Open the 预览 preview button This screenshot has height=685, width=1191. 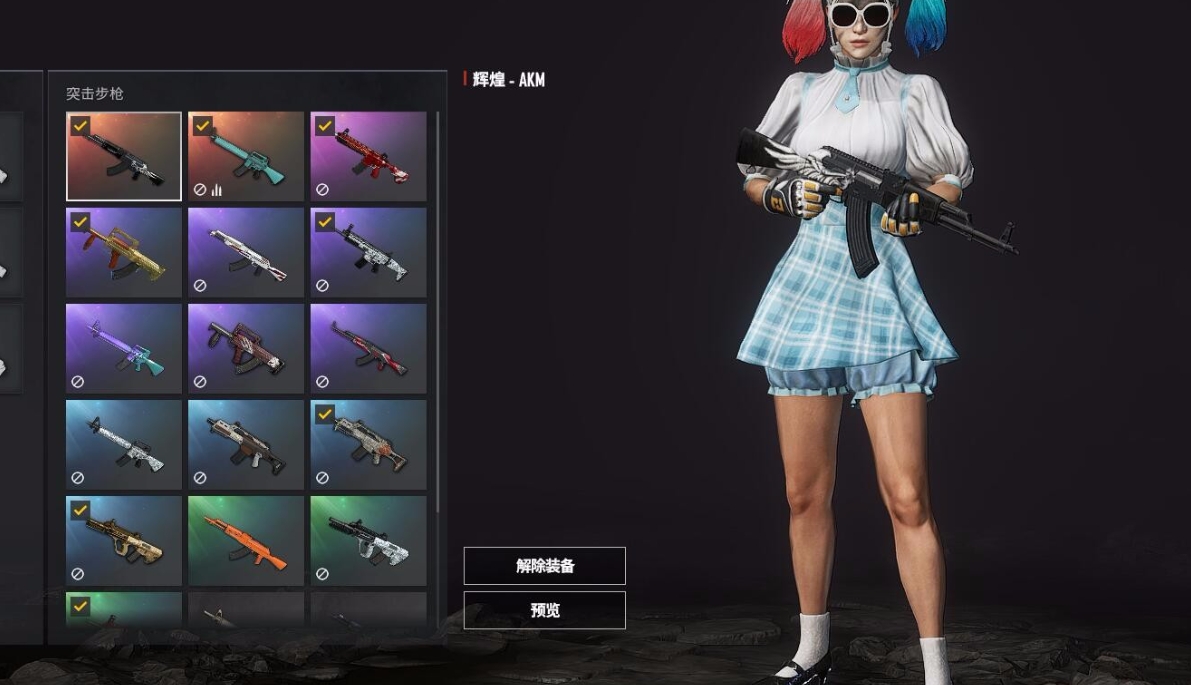point(544,610)
